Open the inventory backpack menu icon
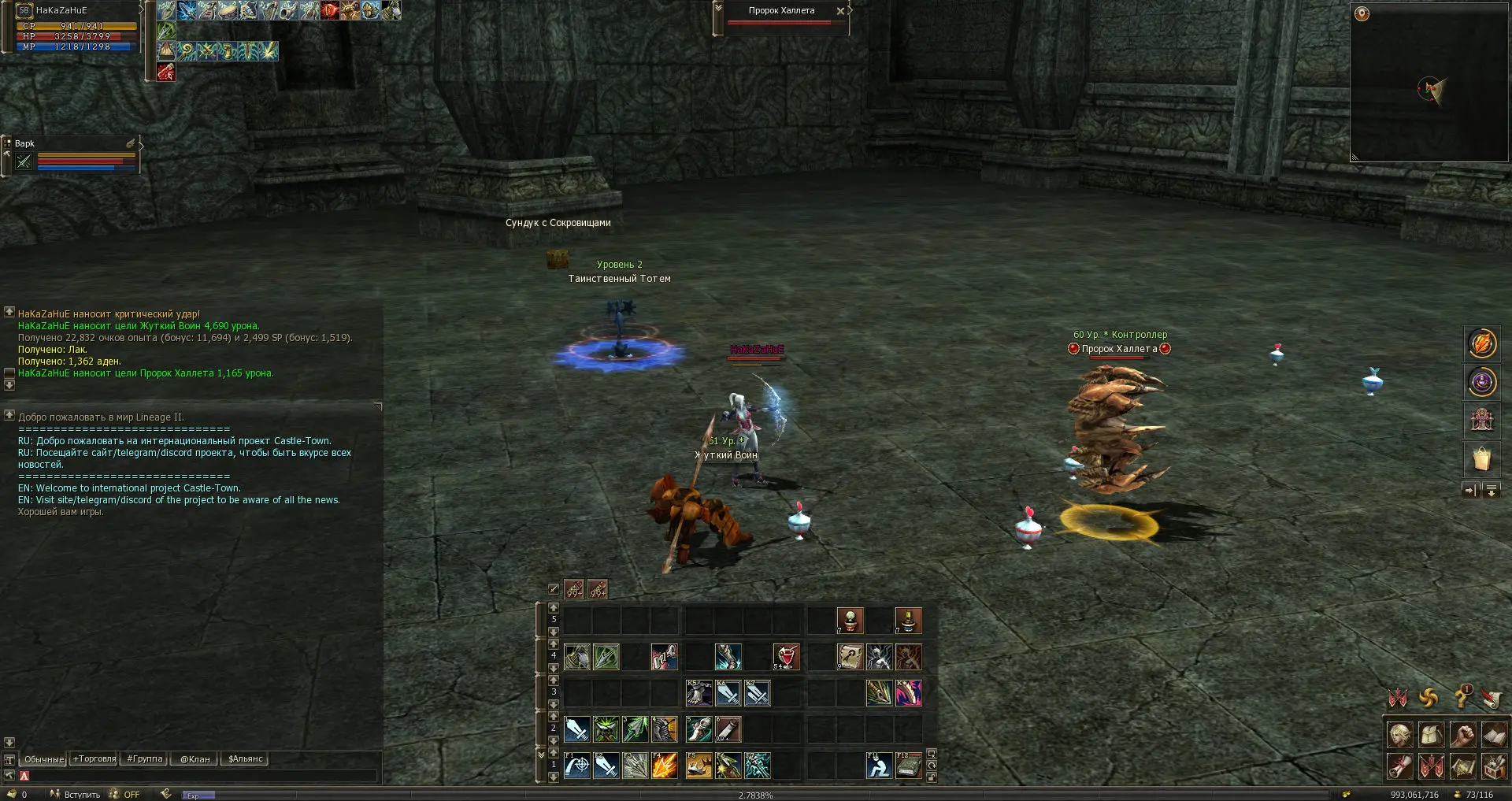Image resolution: width=1512 pixels, height=801 pixels. [1432, 735]
